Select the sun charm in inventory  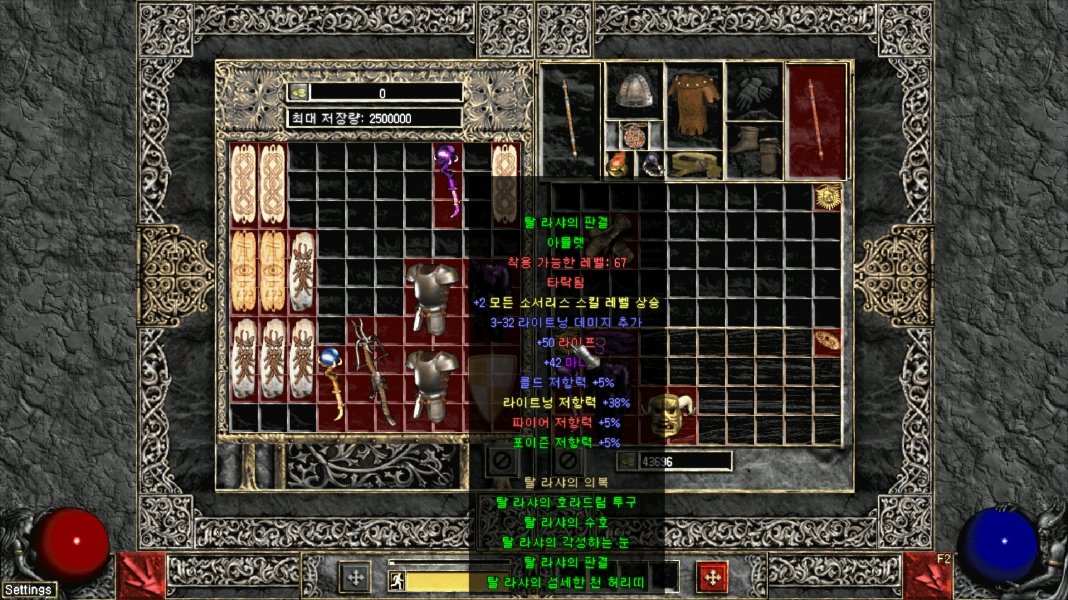pyautogui.click(x=827, y=197)
